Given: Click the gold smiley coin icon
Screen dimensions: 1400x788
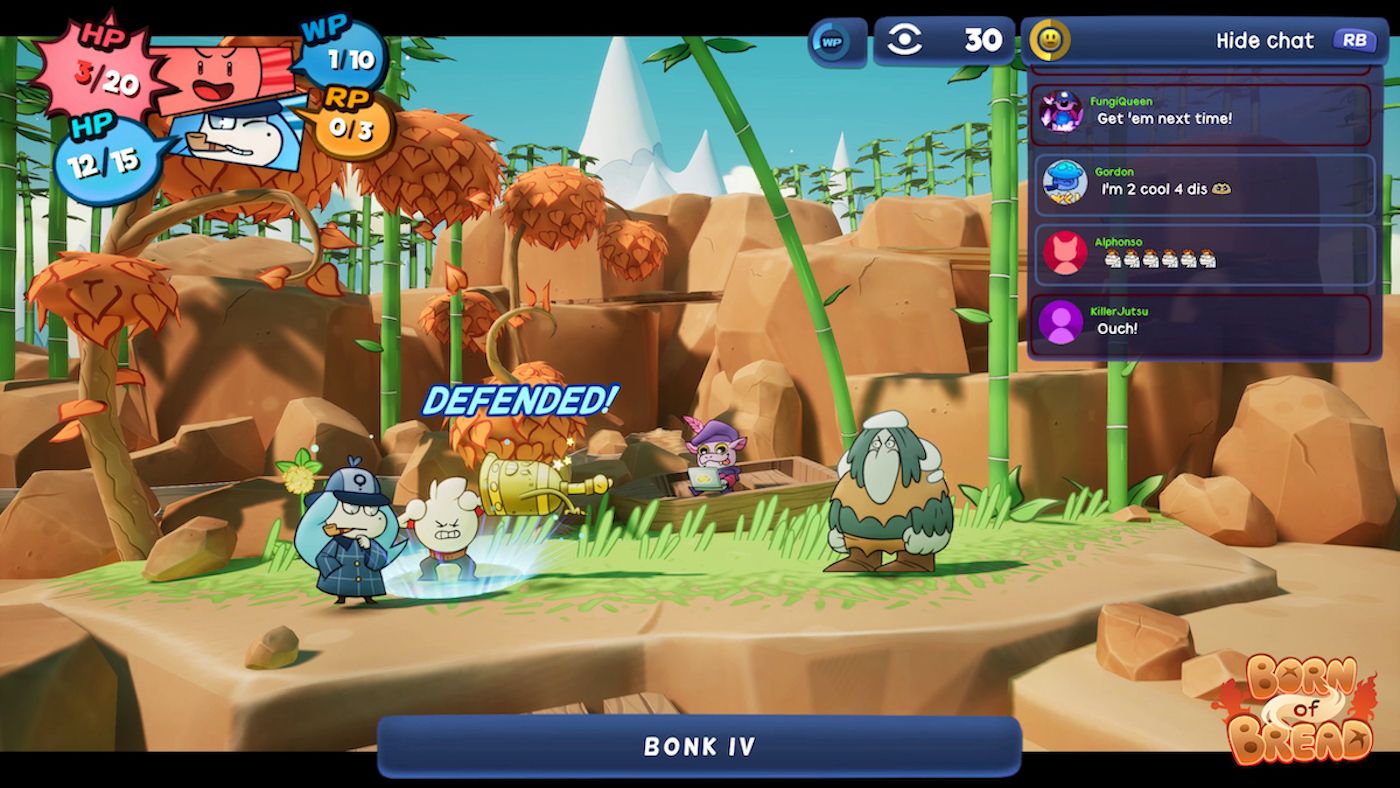Looking at the screenshot, I should pos(1048,41).
